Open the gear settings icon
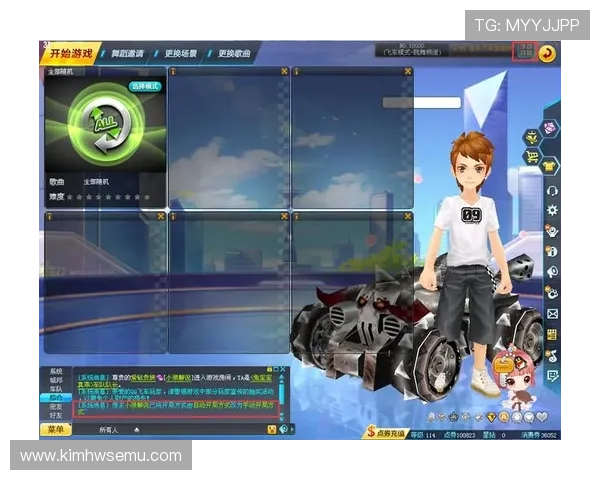This screenshot has height=480, width=600. (552, 210)
